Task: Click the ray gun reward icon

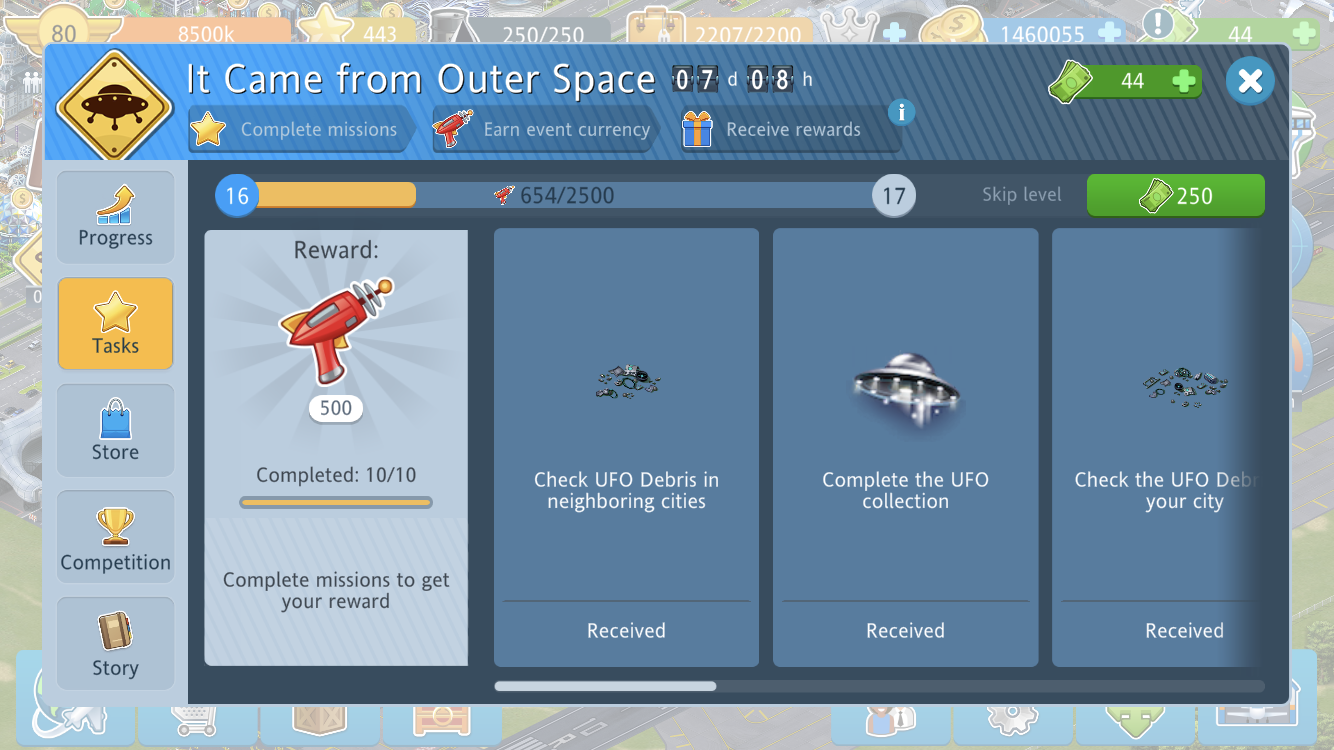Action: [x=335, y=330]
